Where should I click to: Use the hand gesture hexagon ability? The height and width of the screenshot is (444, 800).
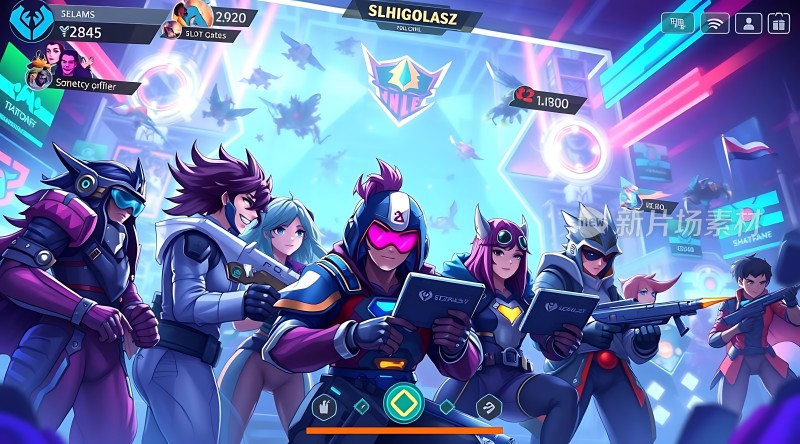click(x=323, y=405)
